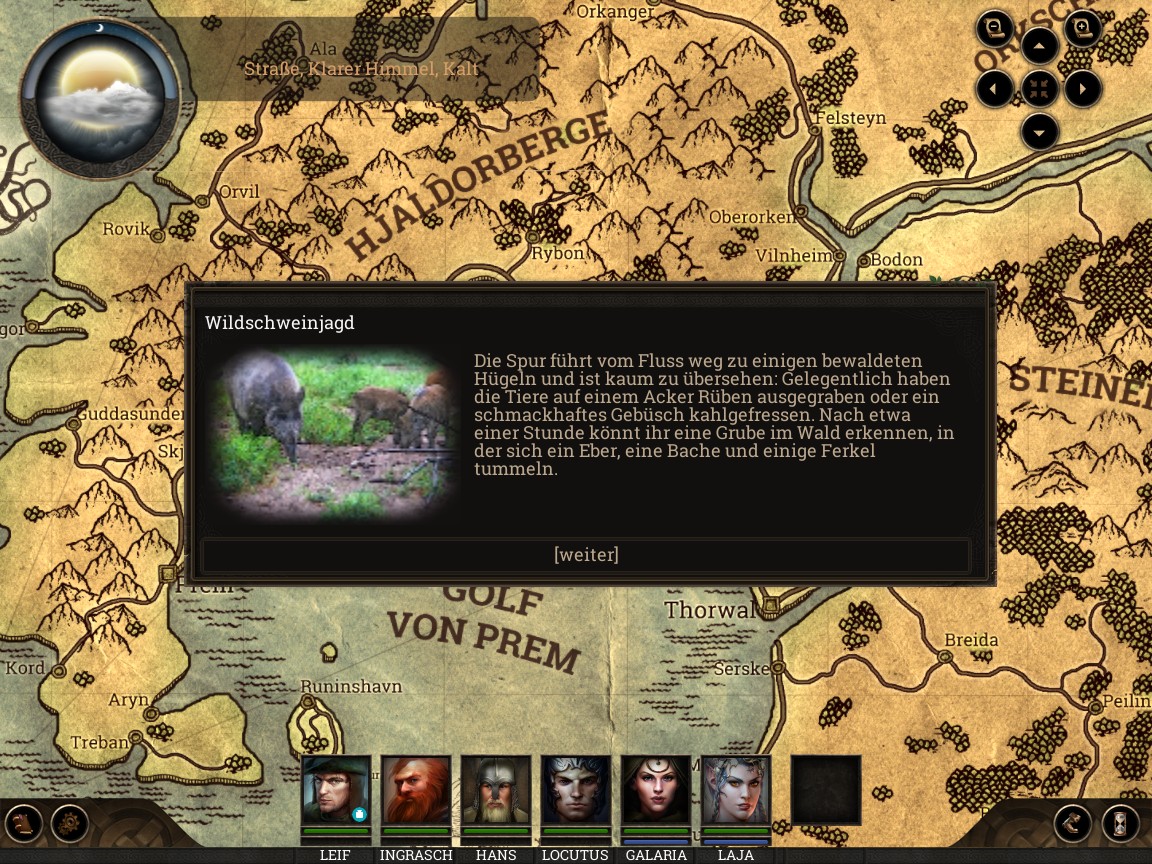Pan the map upward with the up arrow
This screenshot has width=1152, height=864.
pyautogui.click(x=1040, y=46)
